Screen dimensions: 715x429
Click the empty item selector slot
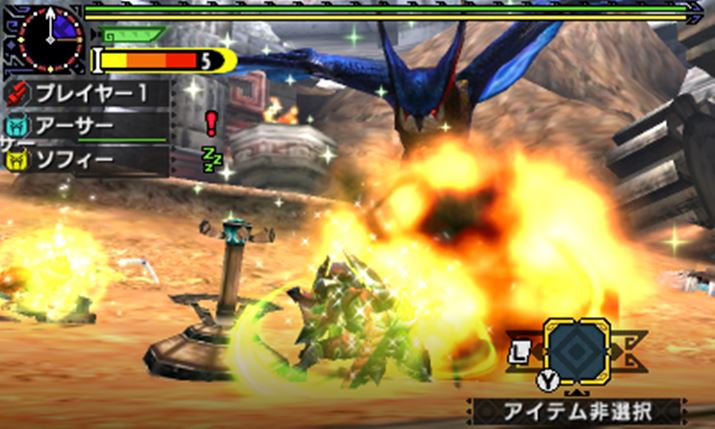[577, 351]
